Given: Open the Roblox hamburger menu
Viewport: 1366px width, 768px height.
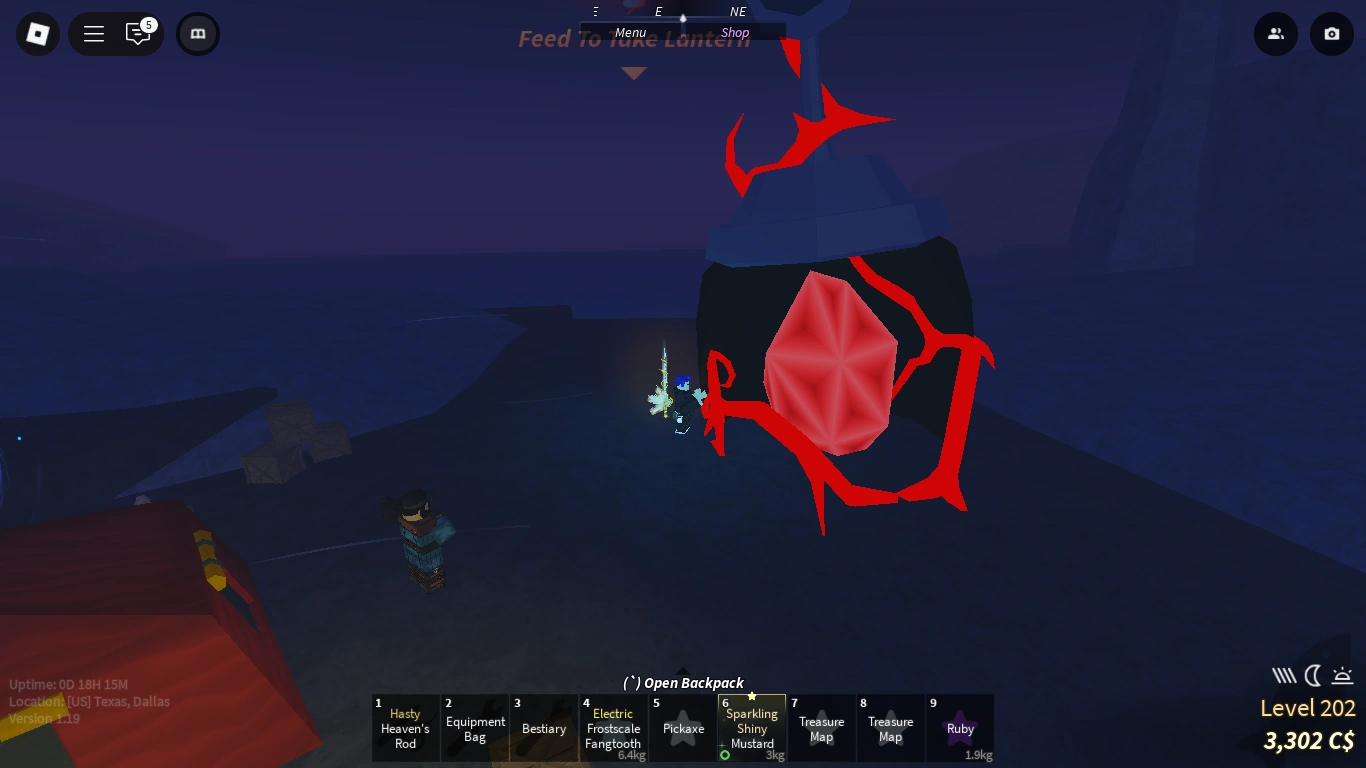Looking at the screenshot, I should point(93,33).
